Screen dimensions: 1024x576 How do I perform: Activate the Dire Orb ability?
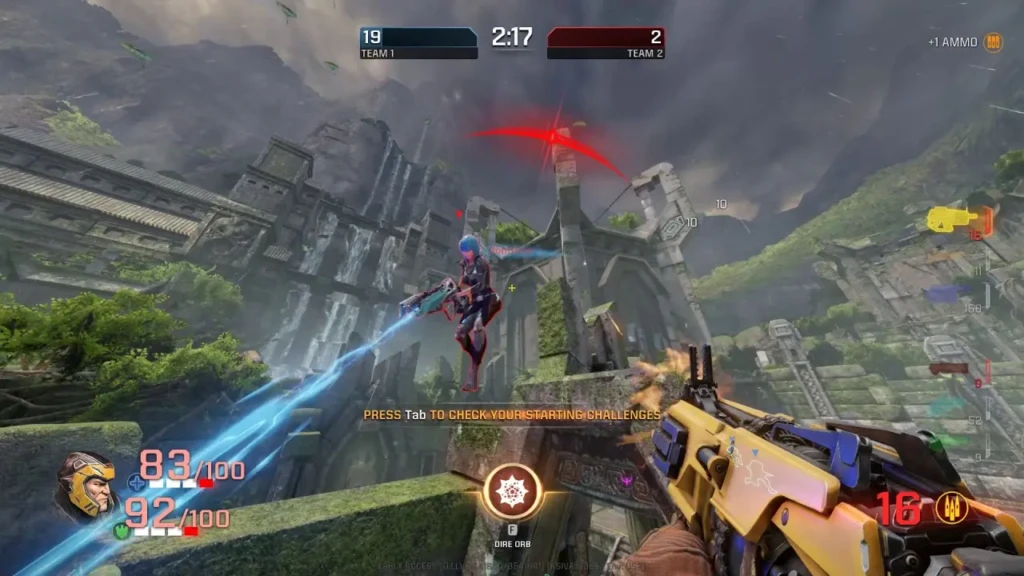pos(512,491)
